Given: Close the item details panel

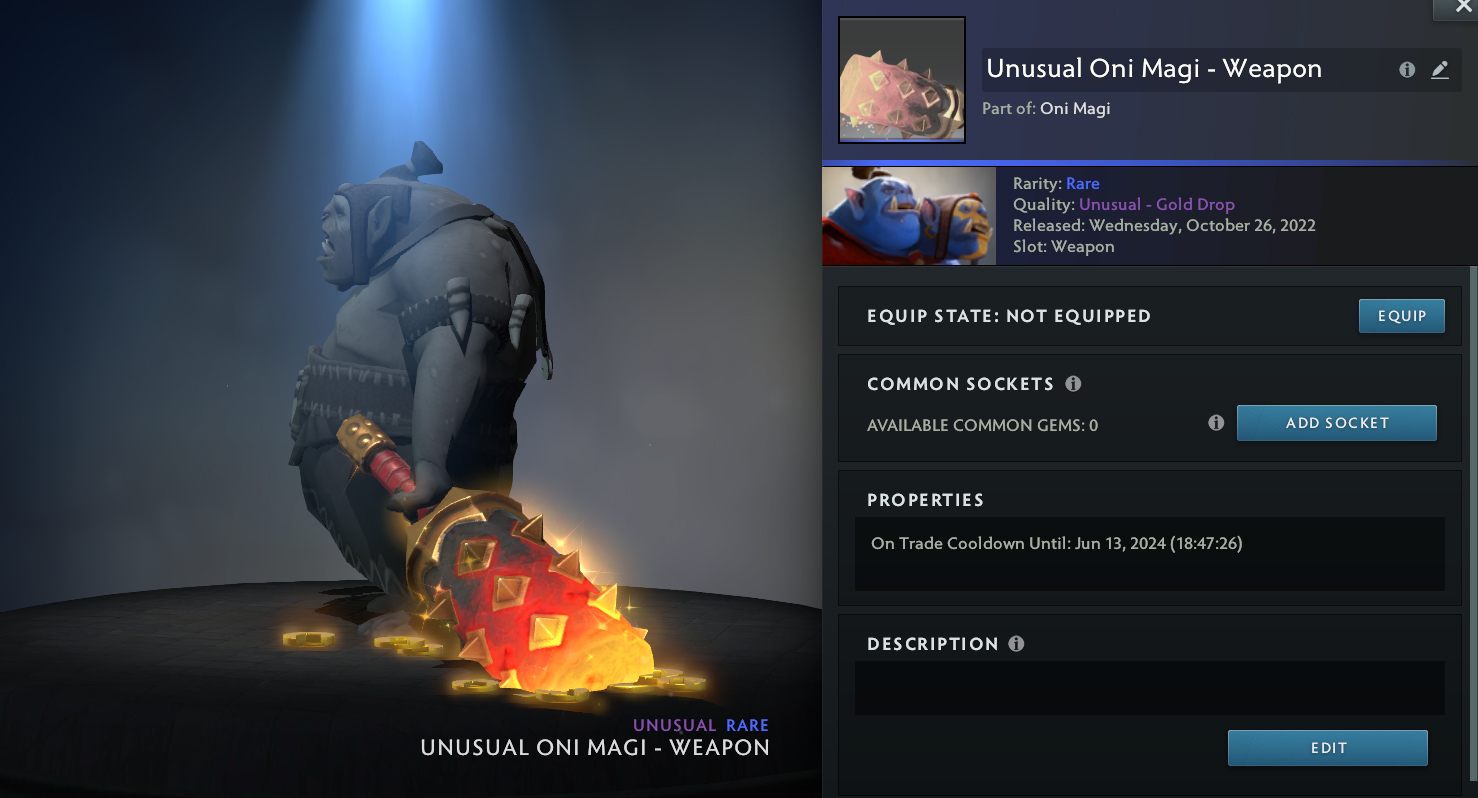Looking at the screenshot, I should tap(1463, 8).
